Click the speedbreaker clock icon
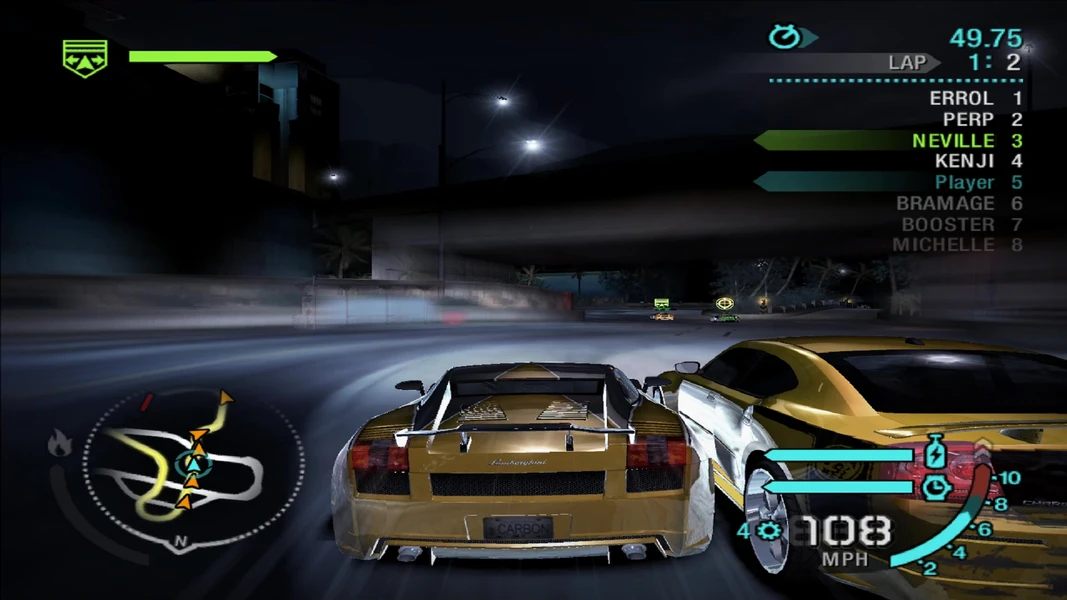 936,487
